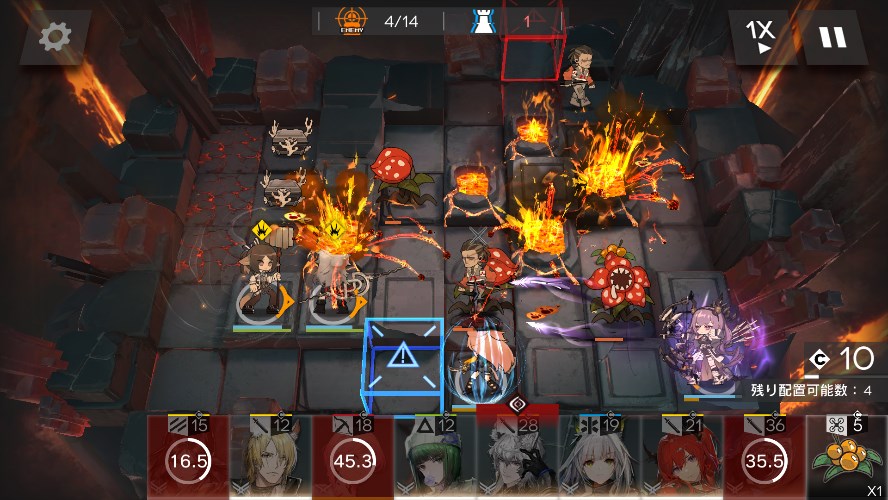Viewport: 888px width, 500px height.
Task: Click the redeploying card showing 35.5 timer
Action: click(762, 458)
